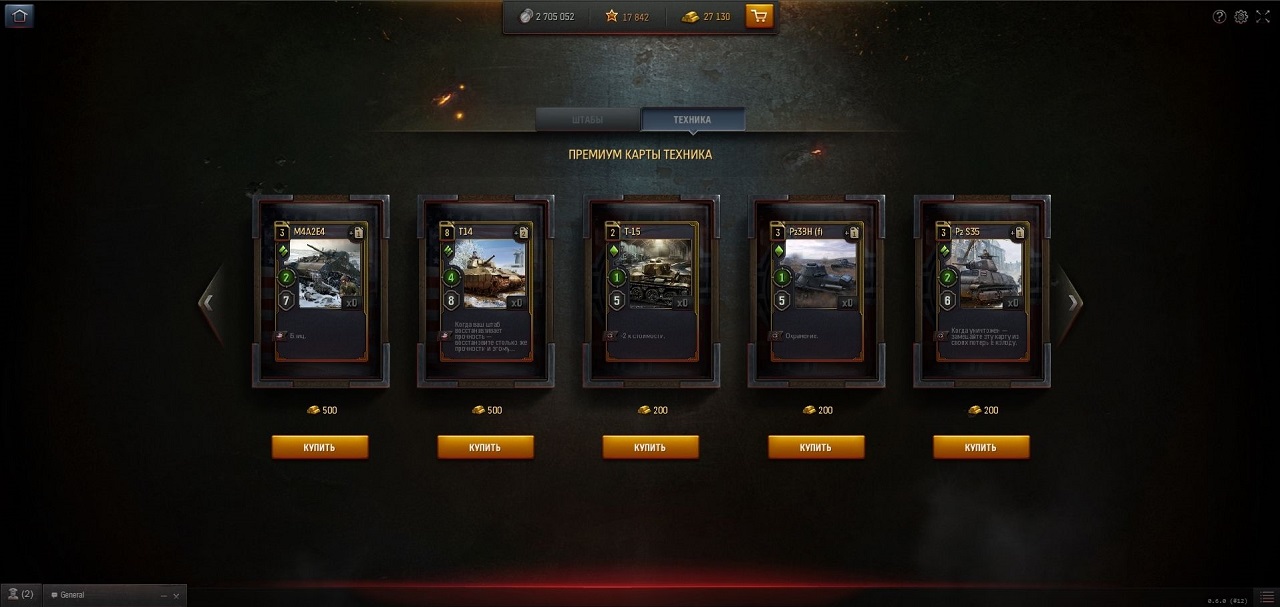Viewport: 1280px width, 607px height.
Task: Show previous cards with left arrow
Action: [208, 302]
